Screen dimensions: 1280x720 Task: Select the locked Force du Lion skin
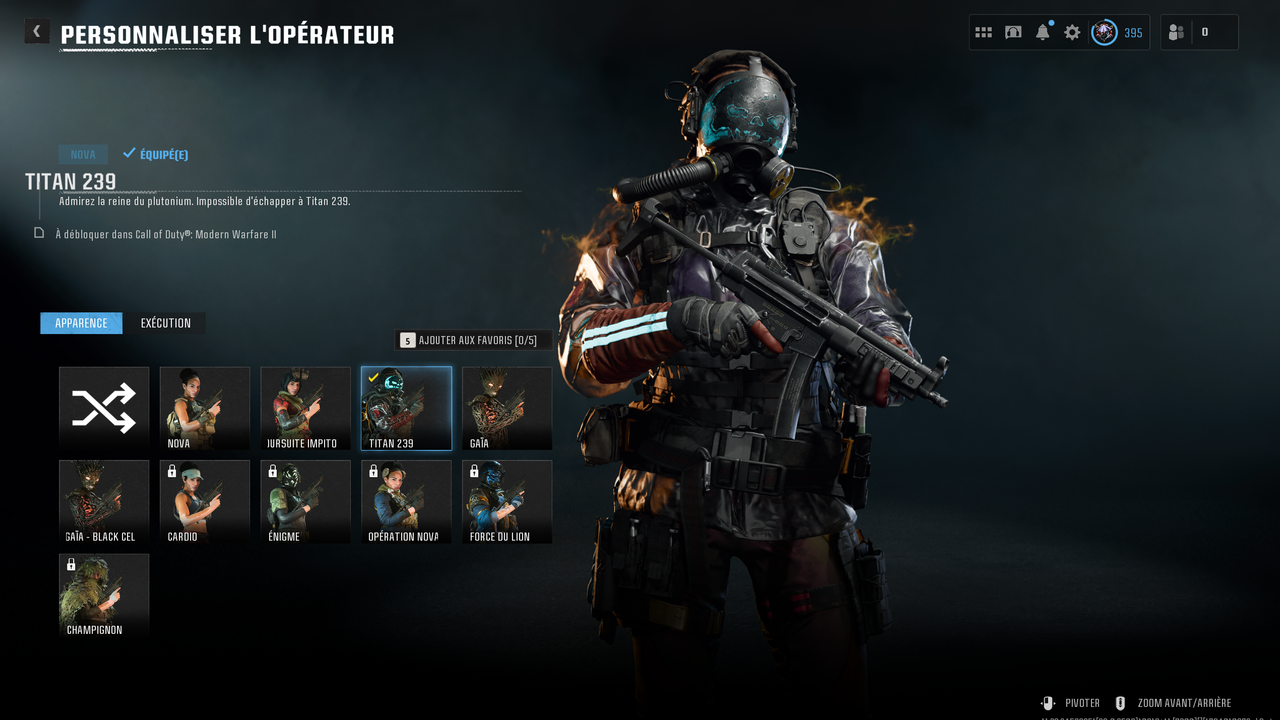coord(507,502)
